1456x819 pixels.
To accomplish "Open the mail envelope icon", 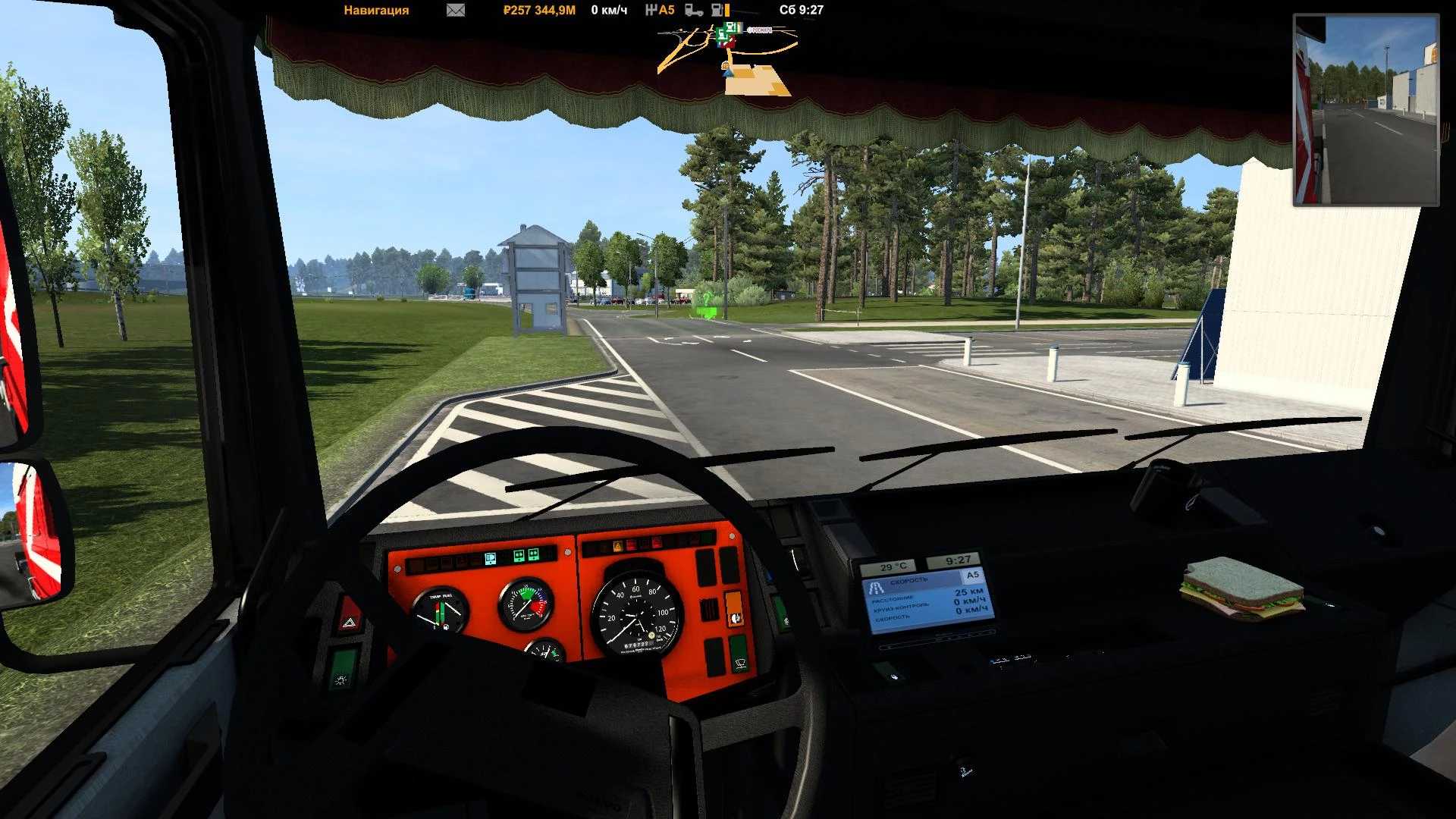I will pos(456,11).
